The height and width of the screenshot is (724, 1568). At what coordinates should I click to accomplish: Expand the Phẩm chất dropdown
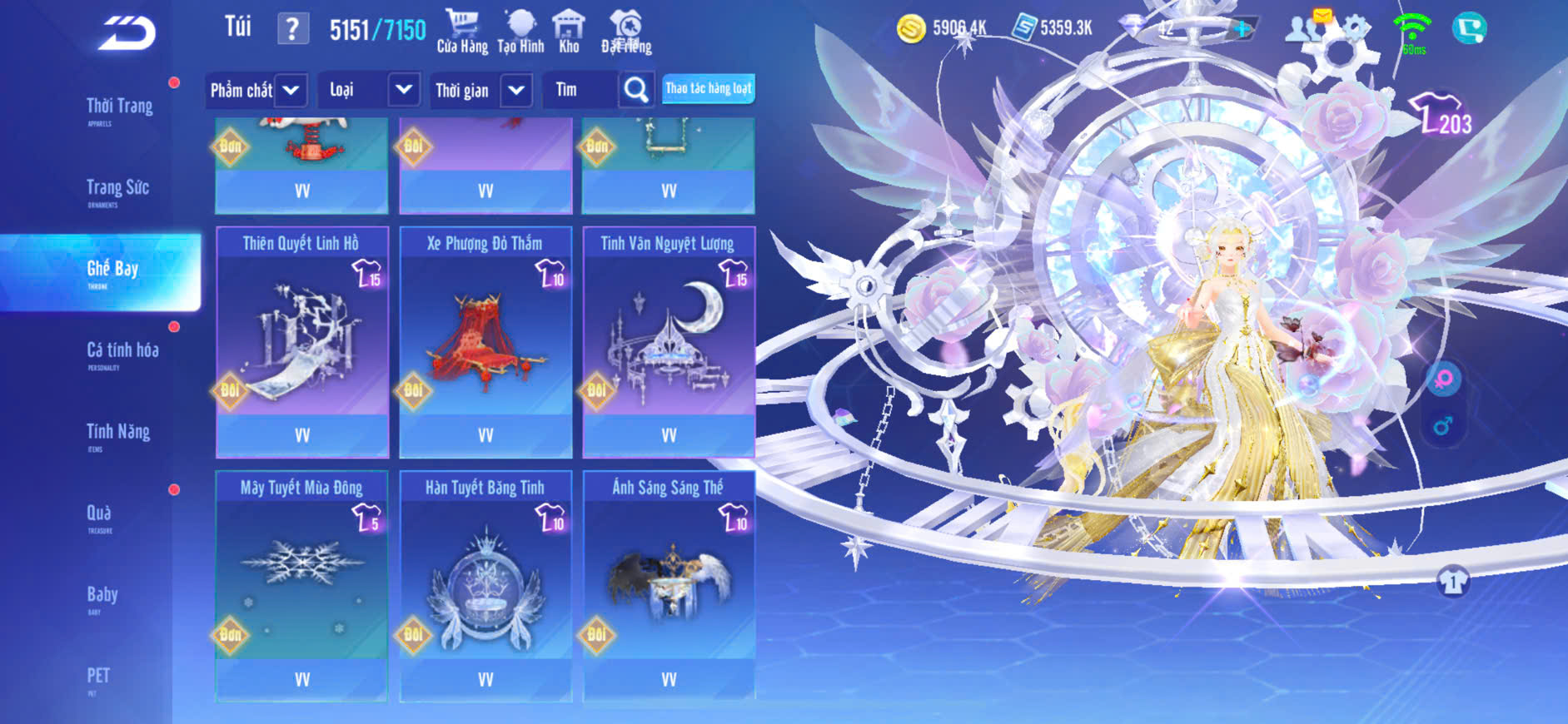point(291,90)
